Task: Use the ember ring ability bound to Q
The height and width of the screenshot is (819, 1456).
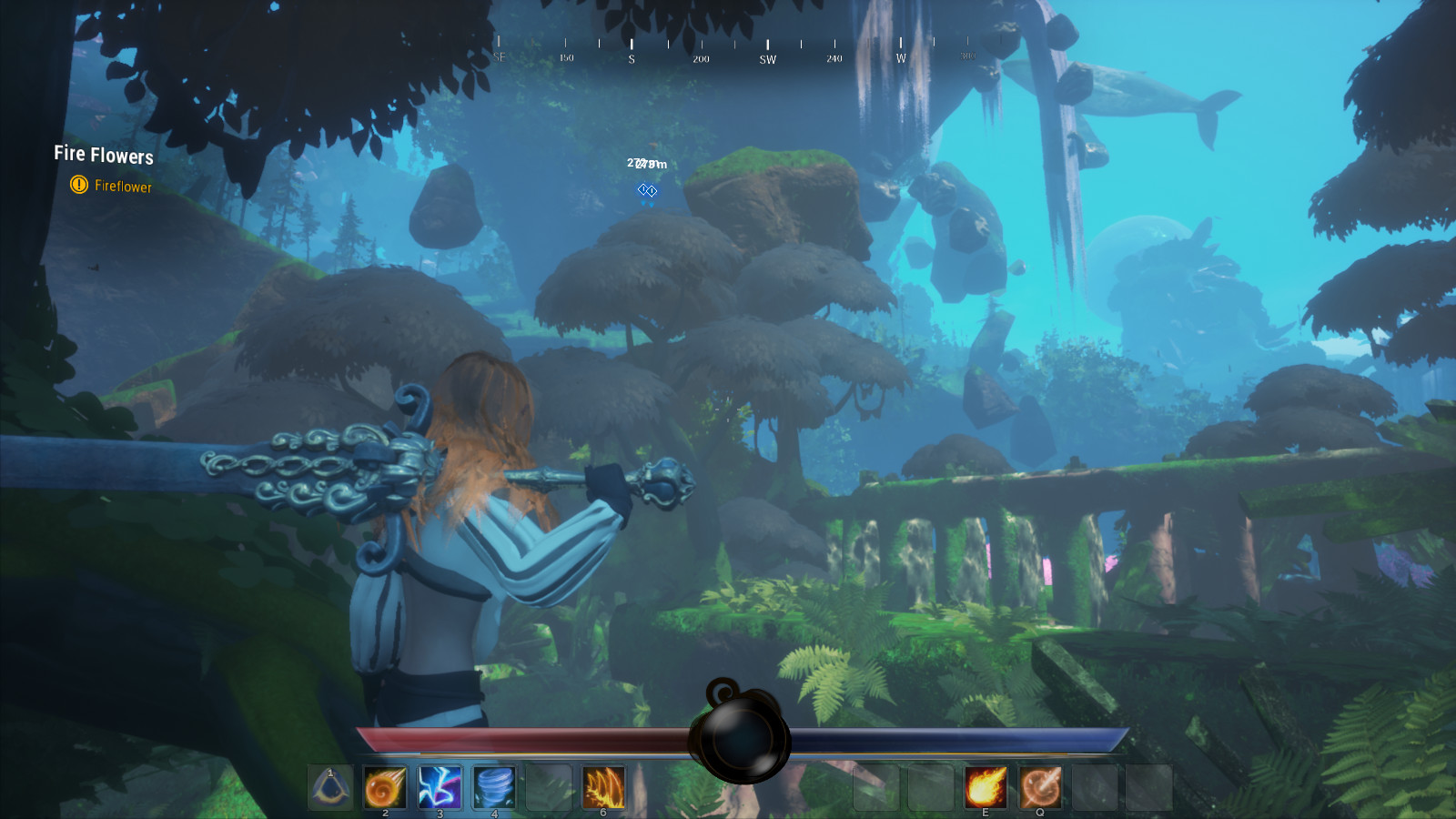Action: click(1041, 786)
